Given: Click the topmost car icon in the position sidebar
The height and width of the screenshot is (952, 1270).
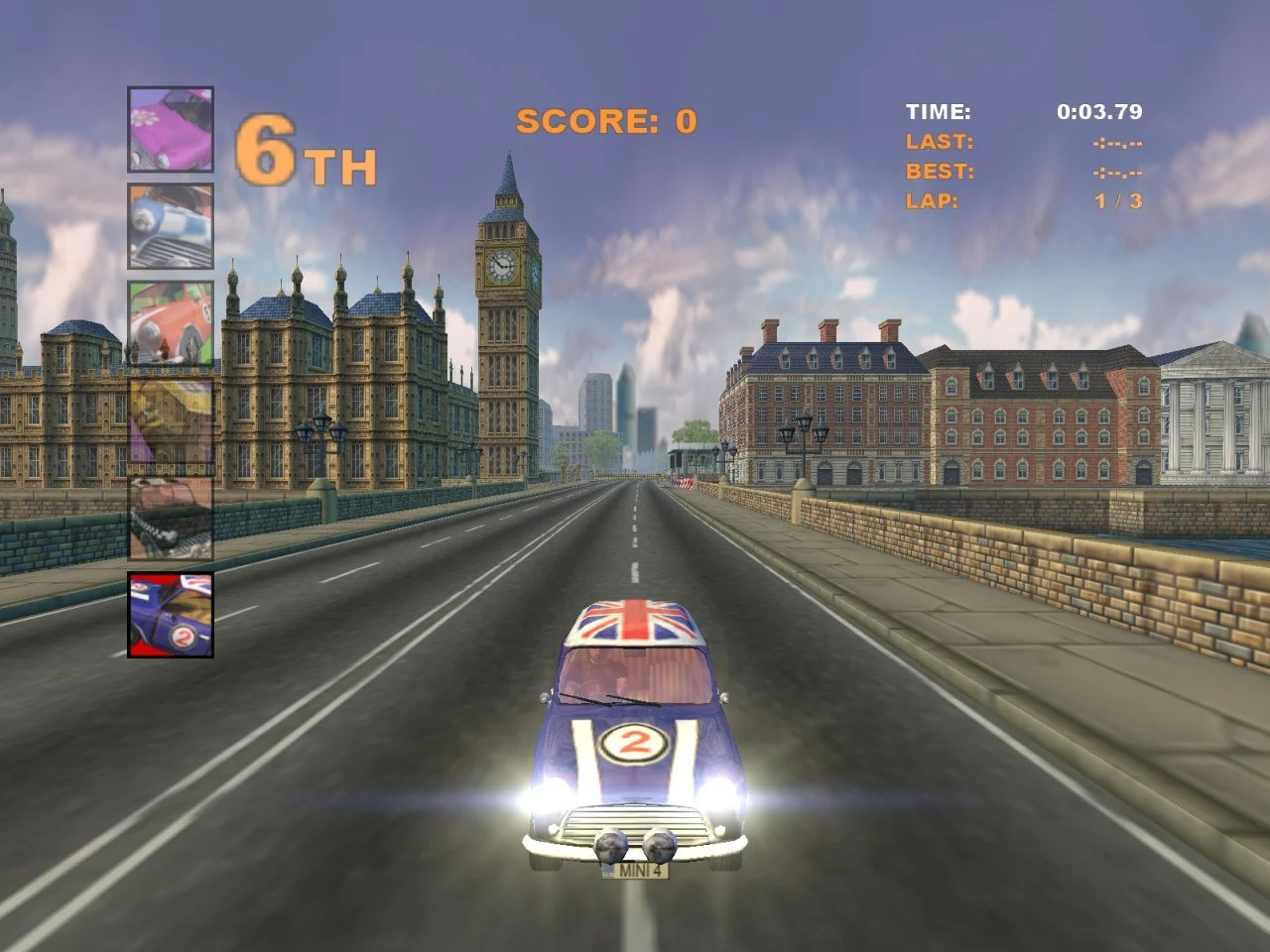Looking at the screenshot, I should [x=169, y=129].
